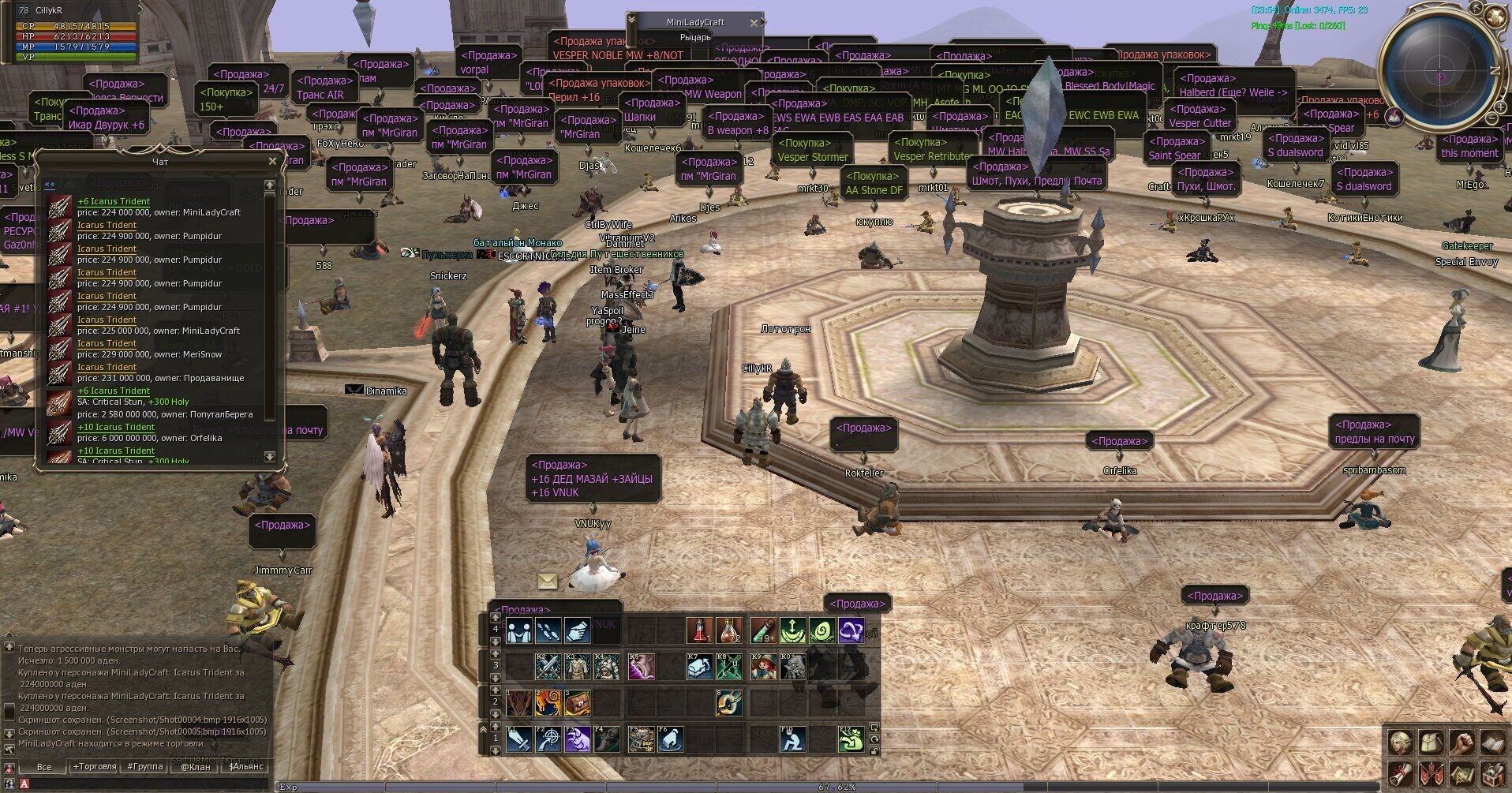1512x793 pixels.
Task: Open the quest scroll icon
Action: click(x=1401, y=773)
